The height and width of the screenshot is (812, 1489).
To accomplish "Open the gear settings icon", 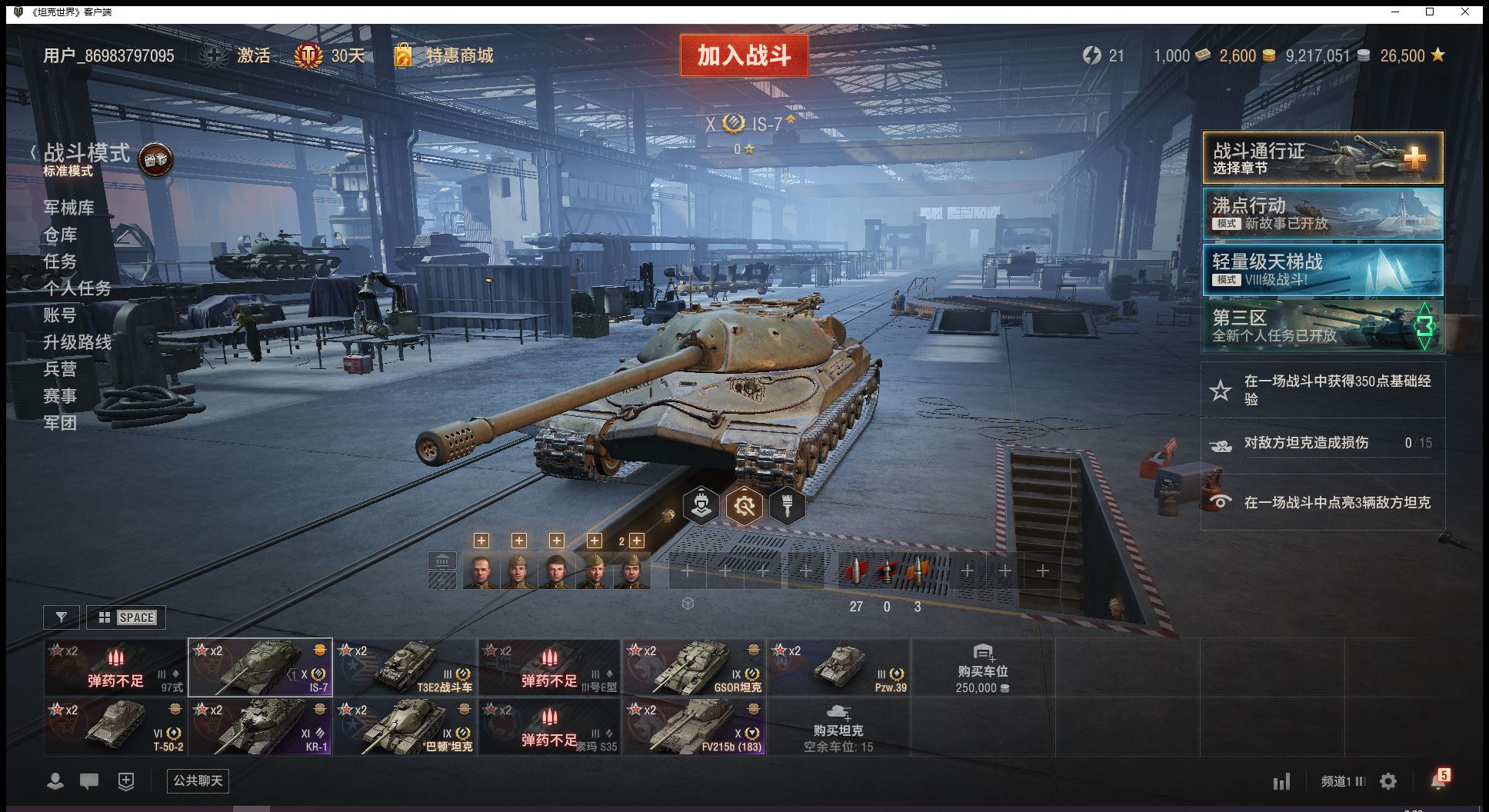I will (1388, 782).
